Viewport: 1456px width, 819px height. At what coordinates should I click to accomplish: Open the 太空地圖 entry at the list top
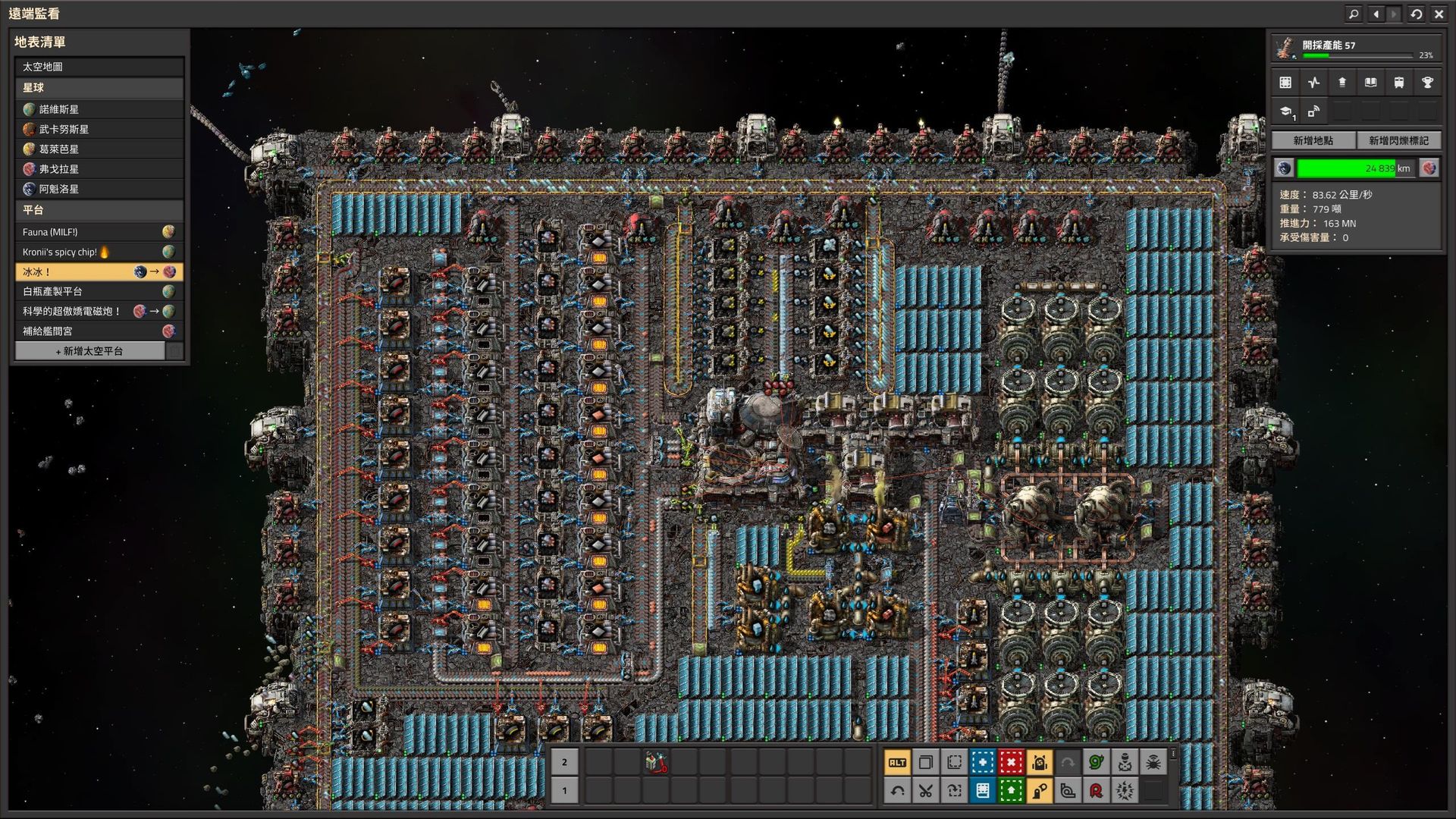pos(99,67)
